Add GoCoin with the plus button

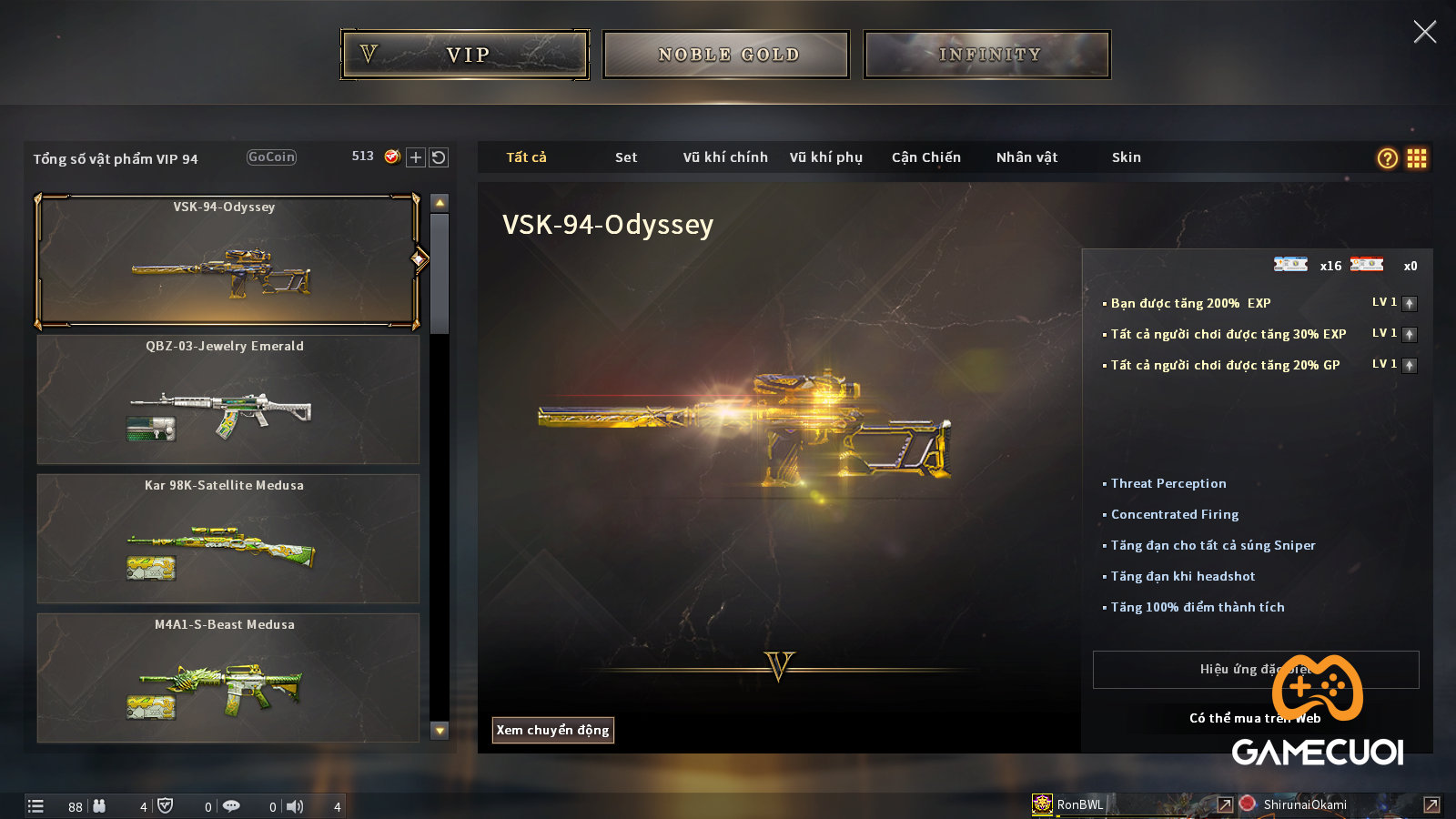click(x=416, y=157)
